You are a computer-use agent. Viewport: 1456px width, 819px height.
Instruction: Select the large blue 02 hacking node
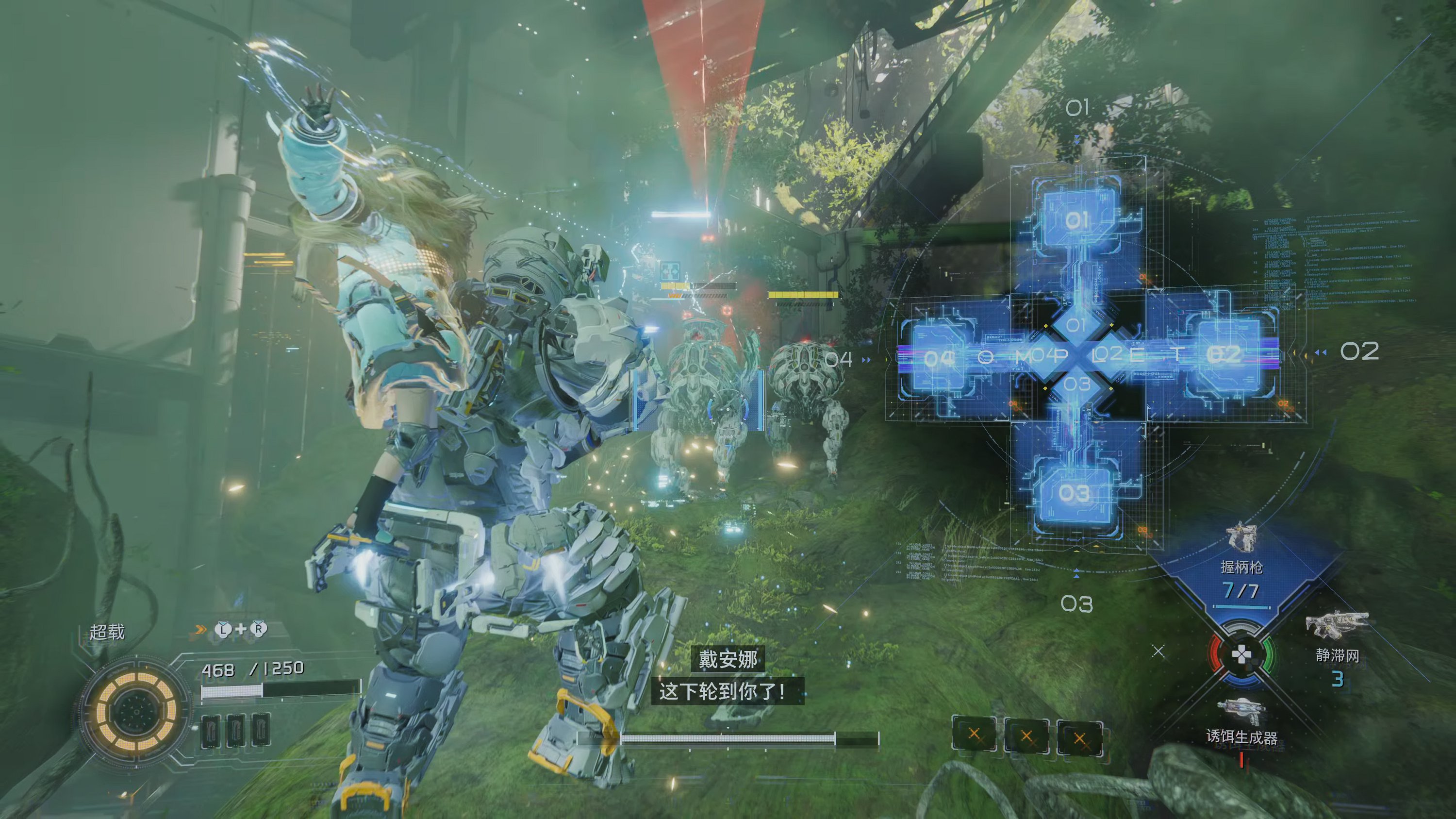[1224, 355]
